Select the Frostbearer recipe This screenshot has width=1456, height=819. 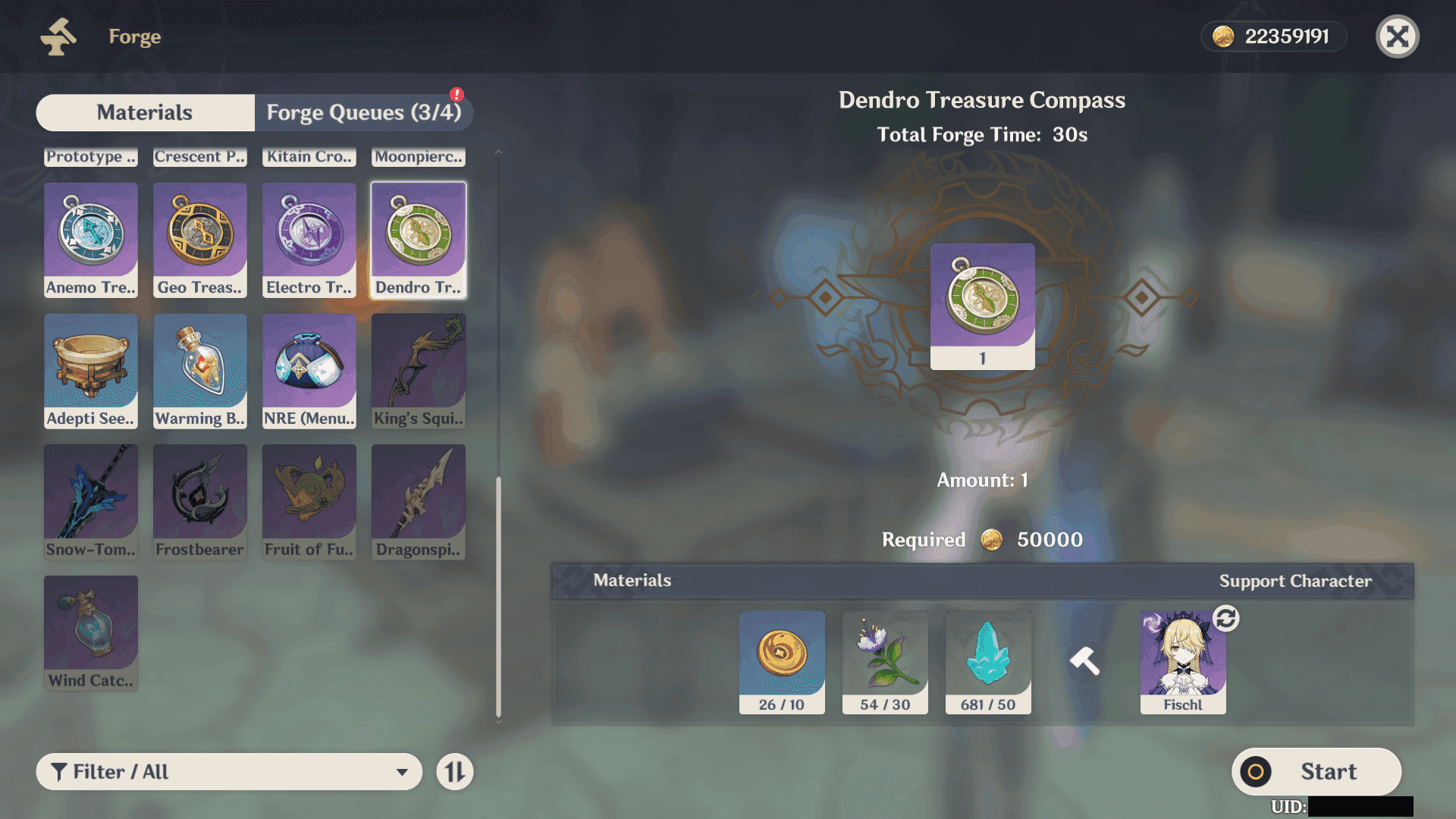[200, 502]
